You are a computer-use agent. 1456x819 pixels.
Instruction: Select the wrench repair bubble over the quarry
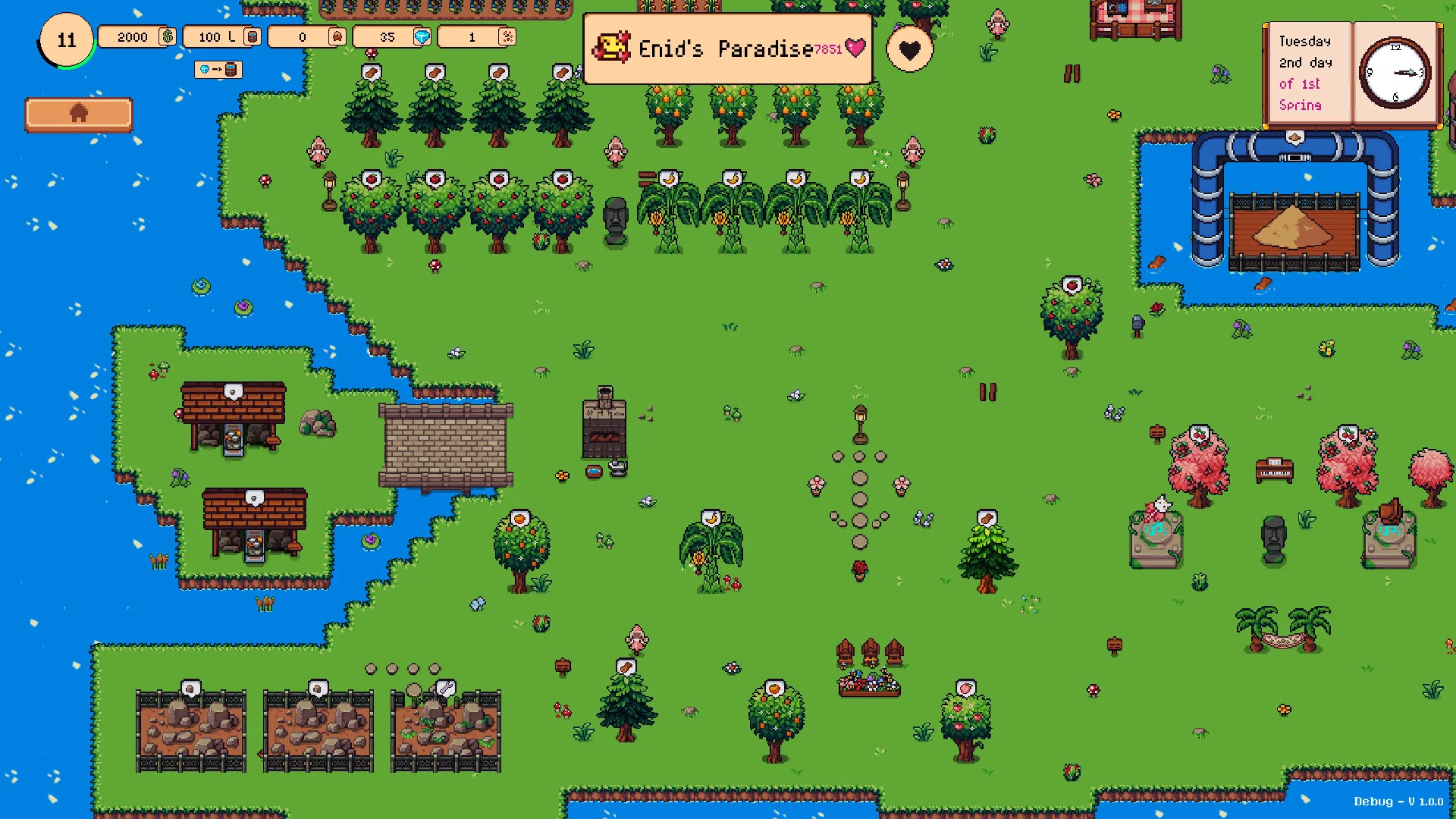click(446, 688)
